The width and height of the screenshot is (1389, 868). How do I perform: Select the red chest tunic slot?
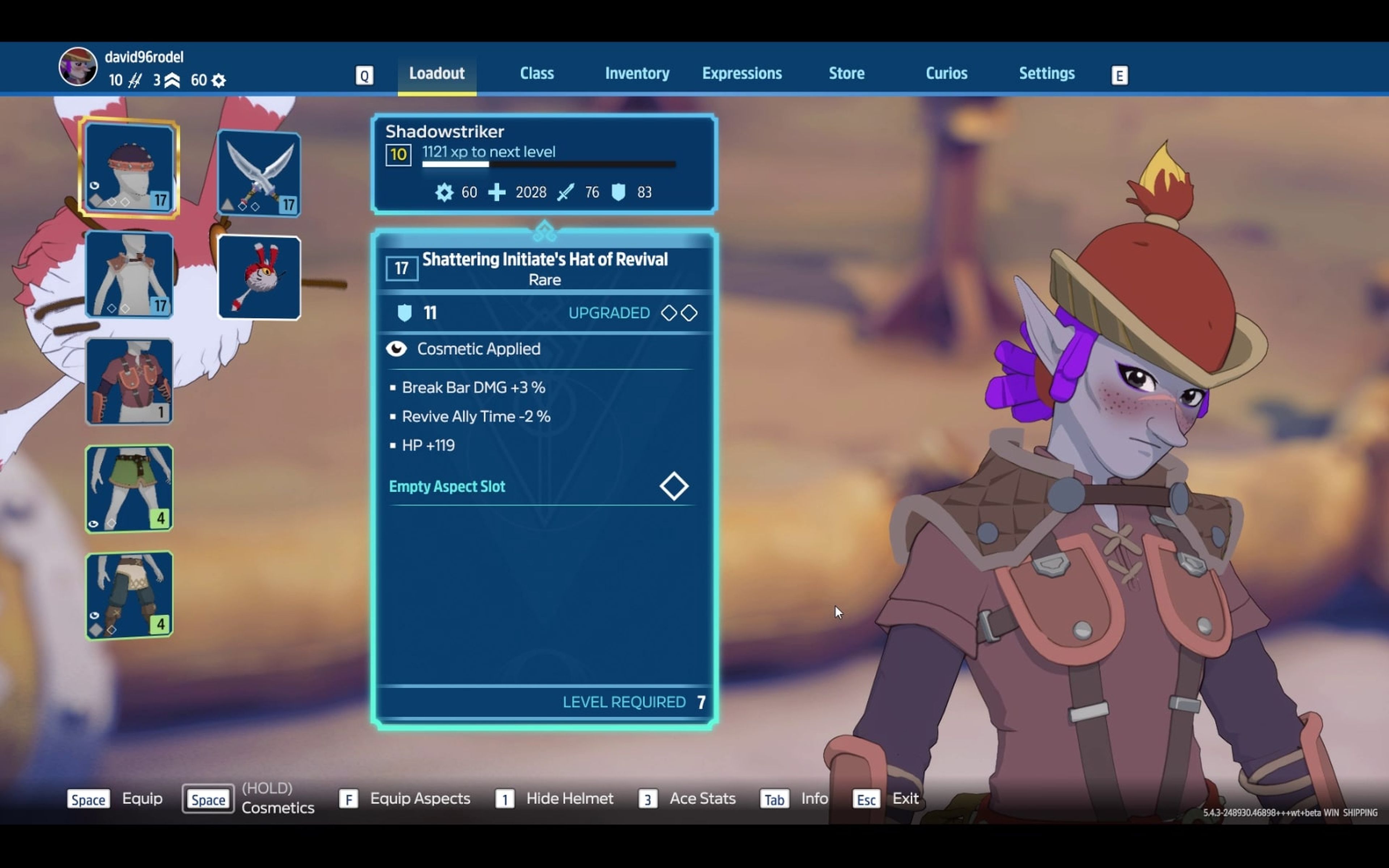point(129,381)
